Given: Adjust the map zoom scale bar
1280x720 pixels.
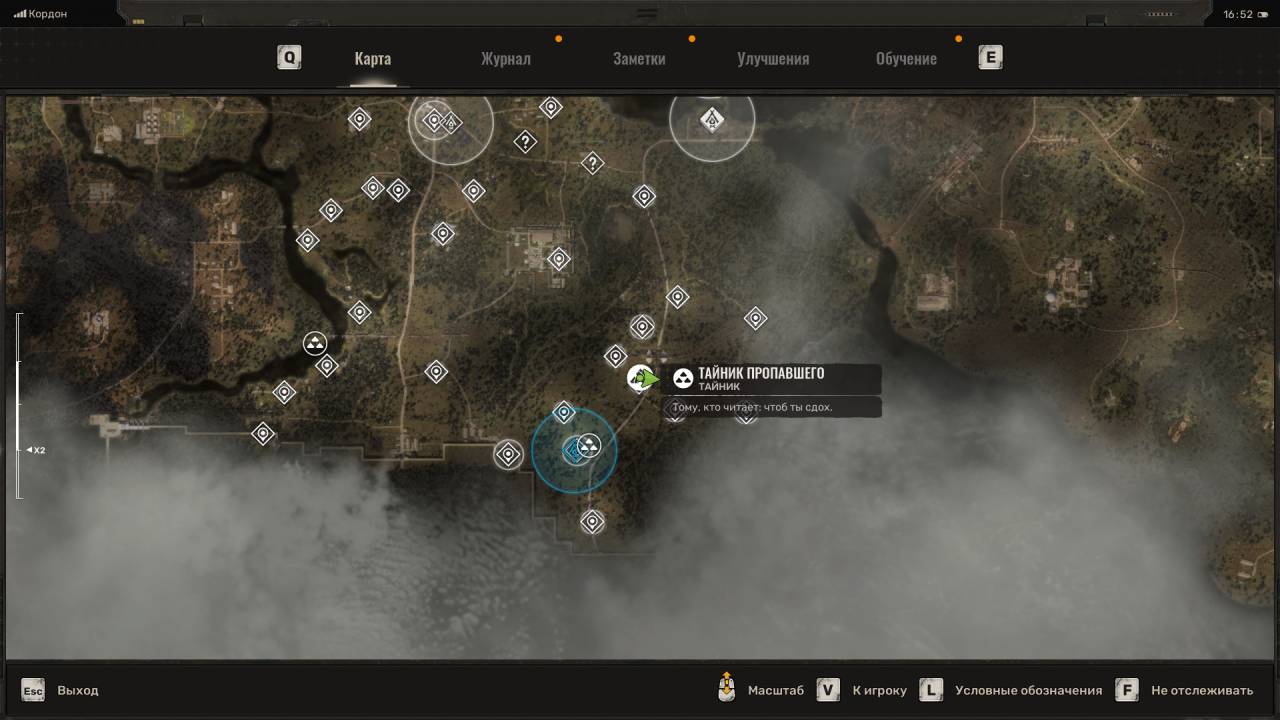Looking at the screenshot, I should [x=18, y=405].
